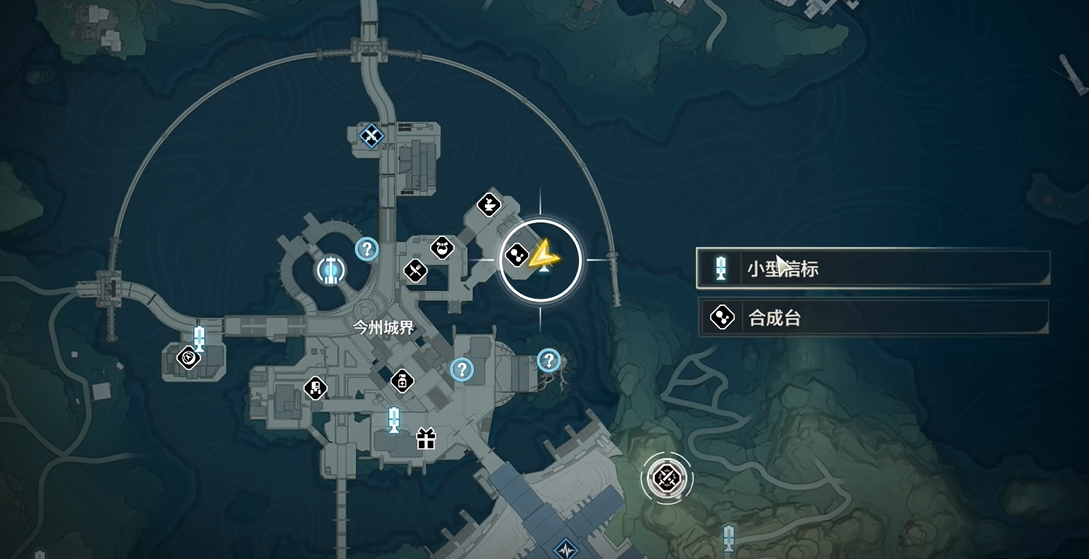
Task: Select the blue crossed-tools diamond map marker
Action: pyautogui.click(x=371, y=134)
